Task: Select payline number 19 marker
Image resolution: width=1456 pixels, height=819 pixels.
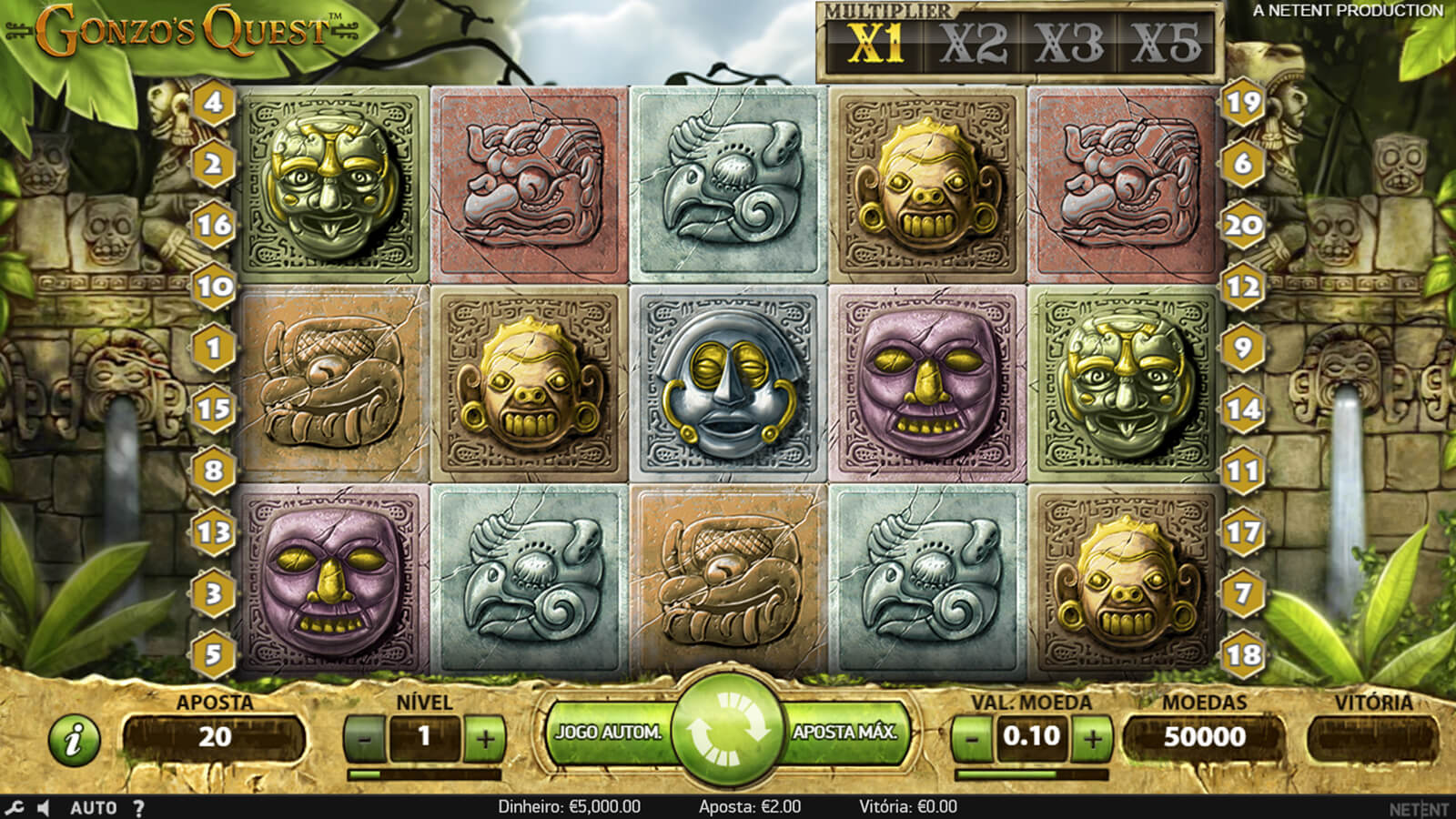Action: click(1243, 102)
